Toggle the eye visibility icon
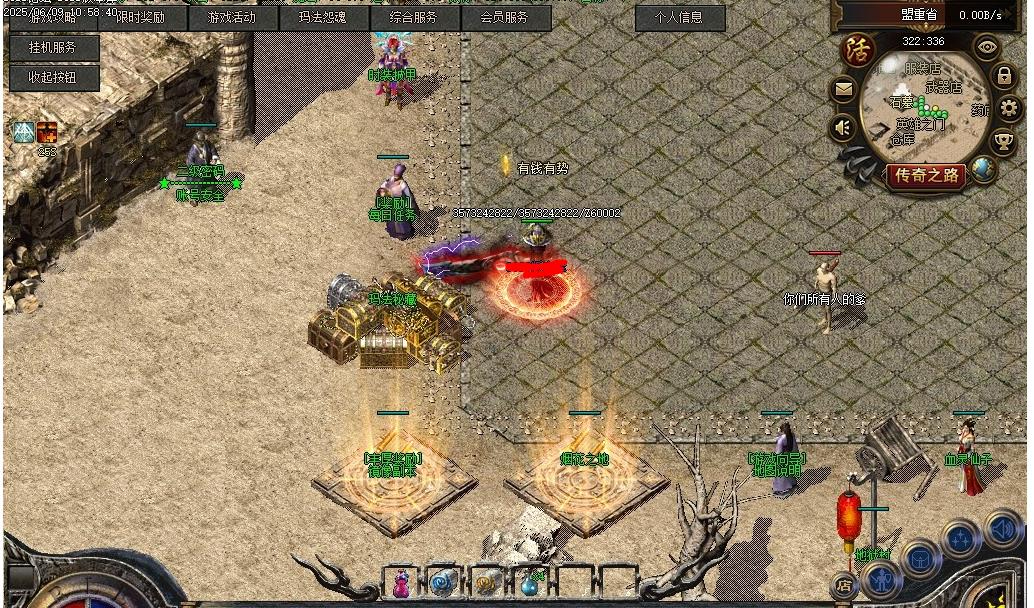The height and width of the screenshot is (608, 1034). pyautogui.click(x=987, y=46)
